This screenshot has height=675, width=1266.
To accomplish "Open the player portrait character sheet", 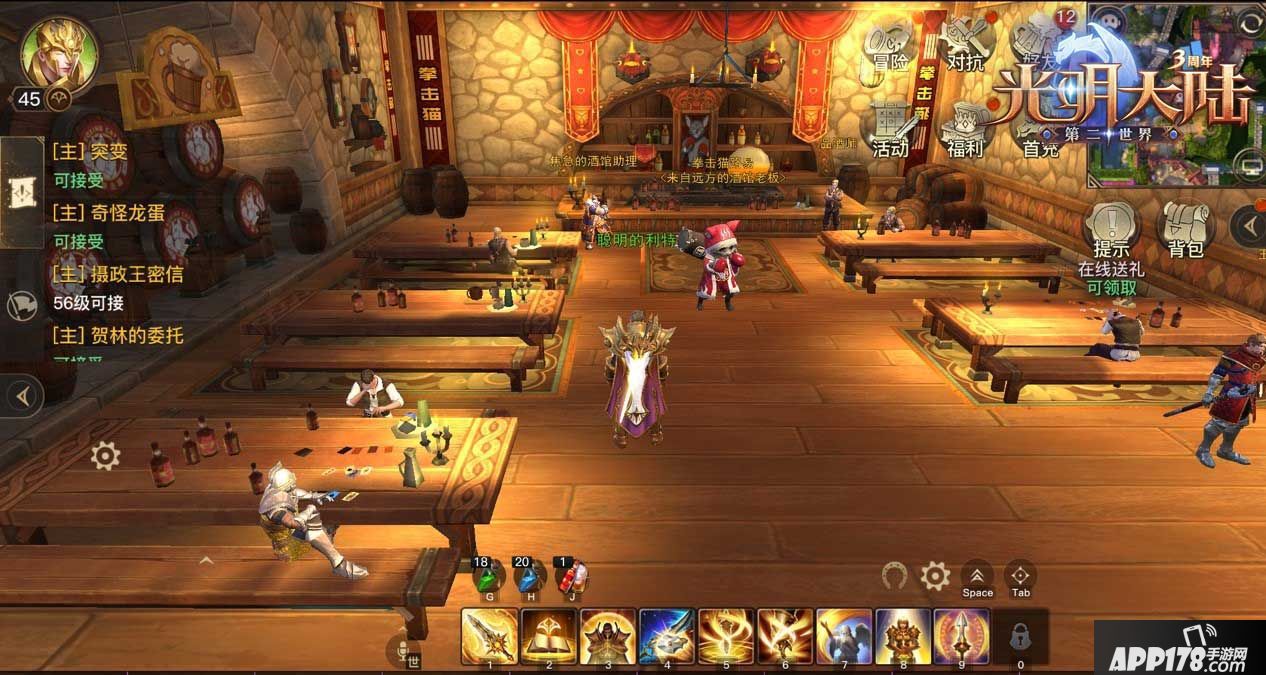I will click(x=59, y=51).
